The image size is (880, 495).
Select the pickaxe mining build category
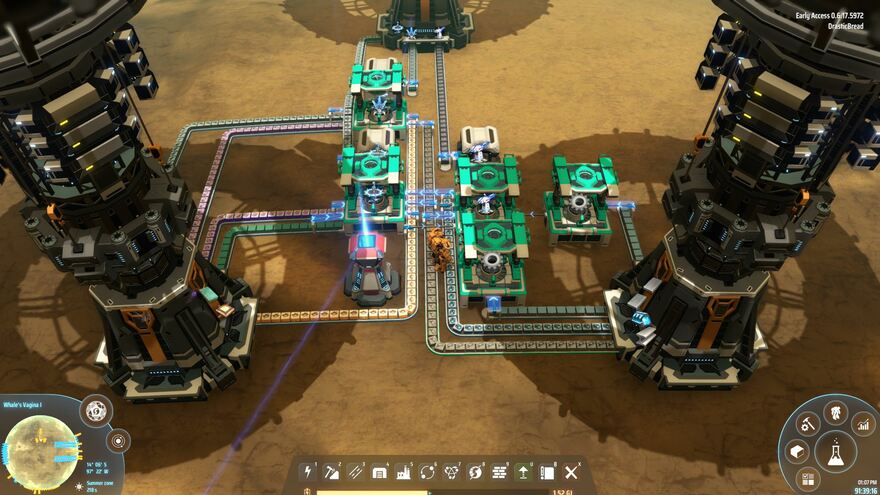pos(333,471)
